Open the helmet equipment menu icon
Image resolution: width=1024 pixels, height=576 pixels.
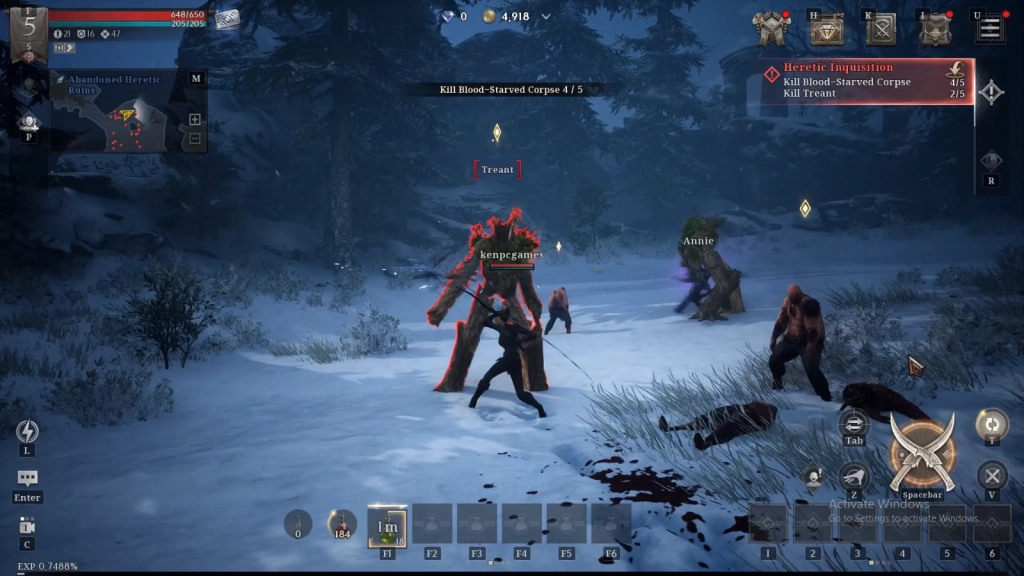click(771, 29)
